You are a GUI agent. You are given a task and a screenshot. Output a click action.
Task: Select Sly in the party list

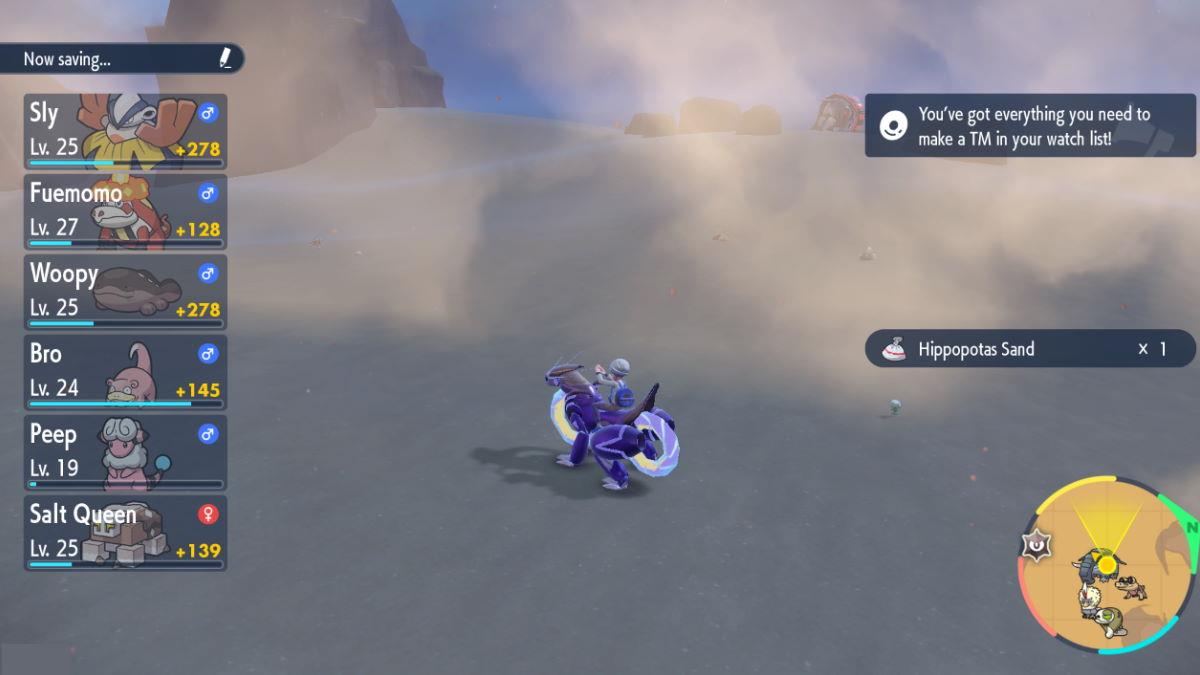(x=125, y=132)
